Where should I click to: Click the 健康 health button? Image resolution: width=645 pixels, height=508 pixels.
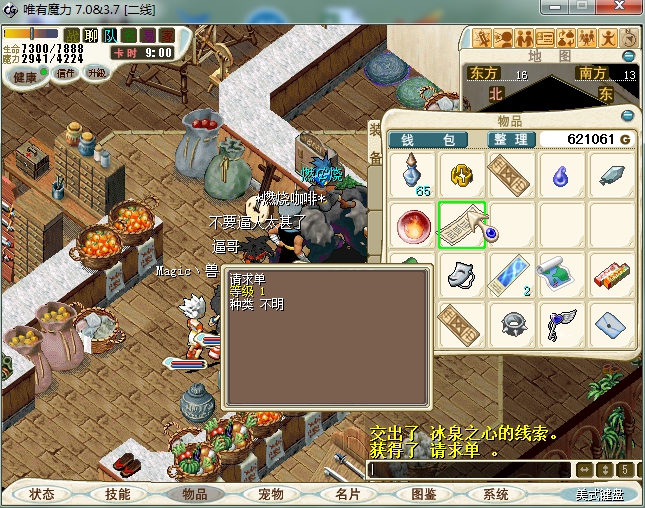pyautogui.click(x=26, y=77)
